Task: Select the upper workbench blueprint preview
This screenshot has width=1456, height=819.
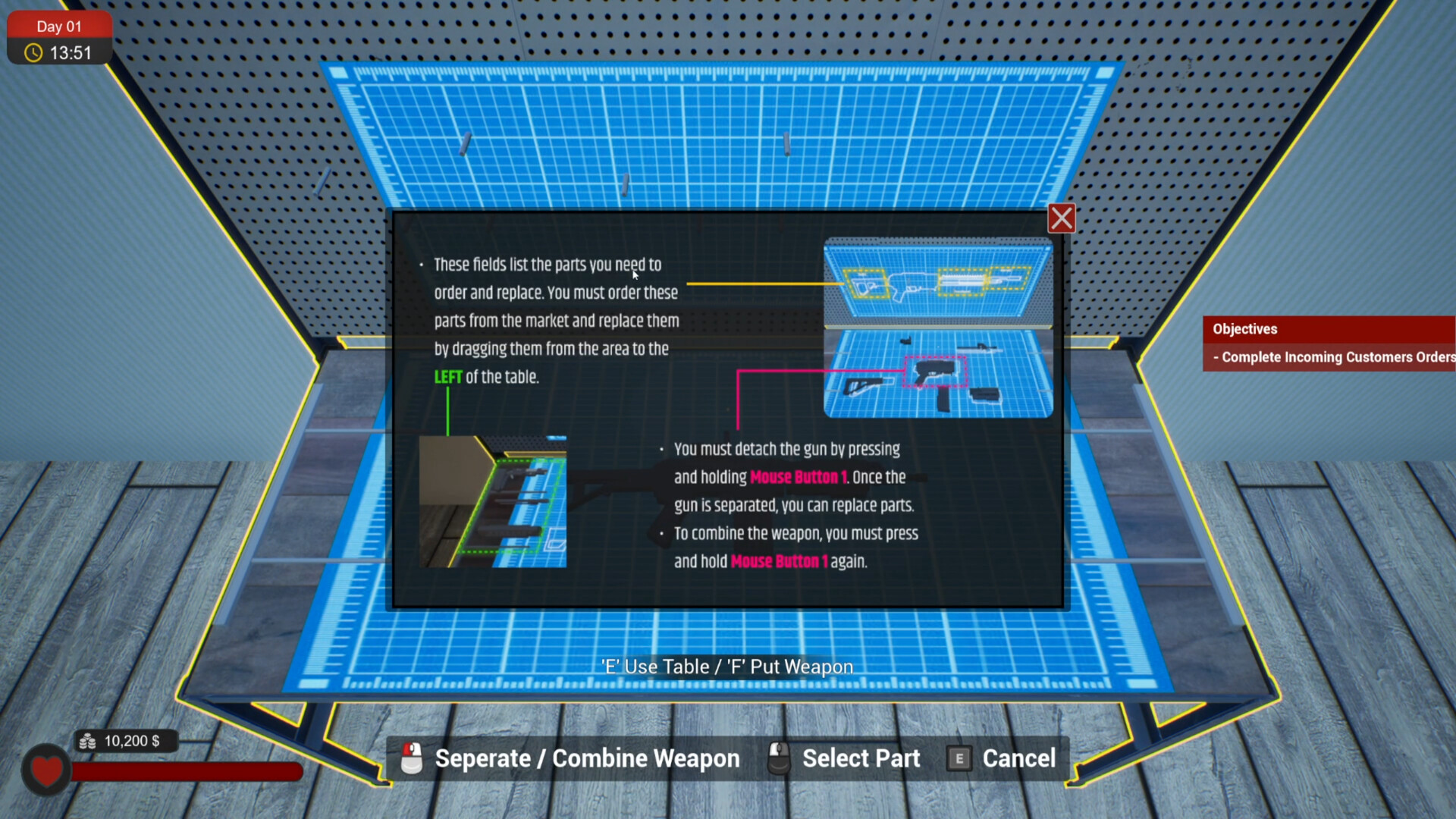Action: tap(938, 281)
